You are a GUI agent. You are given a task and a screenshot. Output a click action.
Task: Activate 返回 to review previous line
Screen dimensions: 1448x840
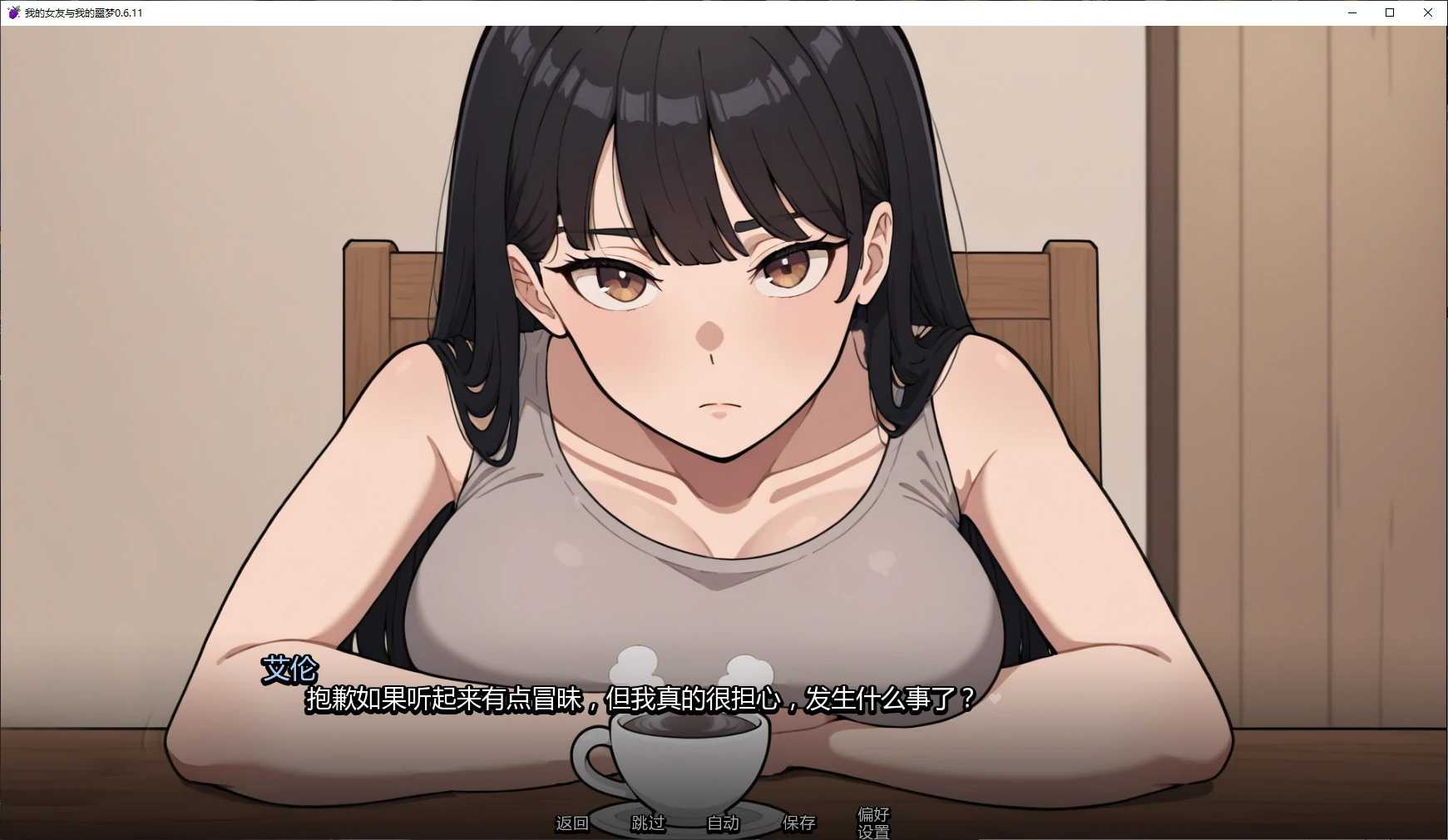pos(571,823)
